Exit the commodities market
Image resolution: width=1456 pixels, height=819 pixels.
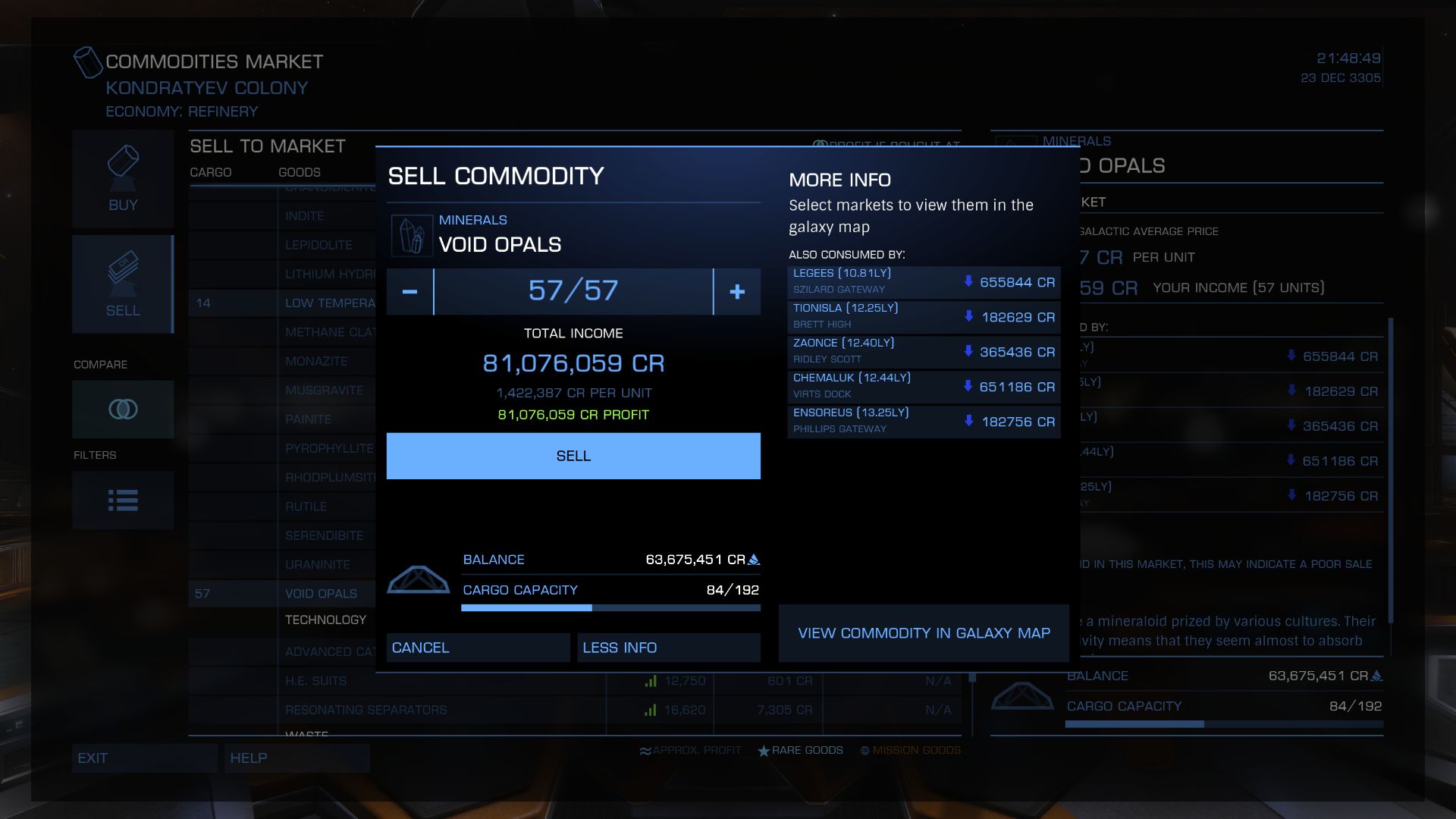click(x=144, y=758)
